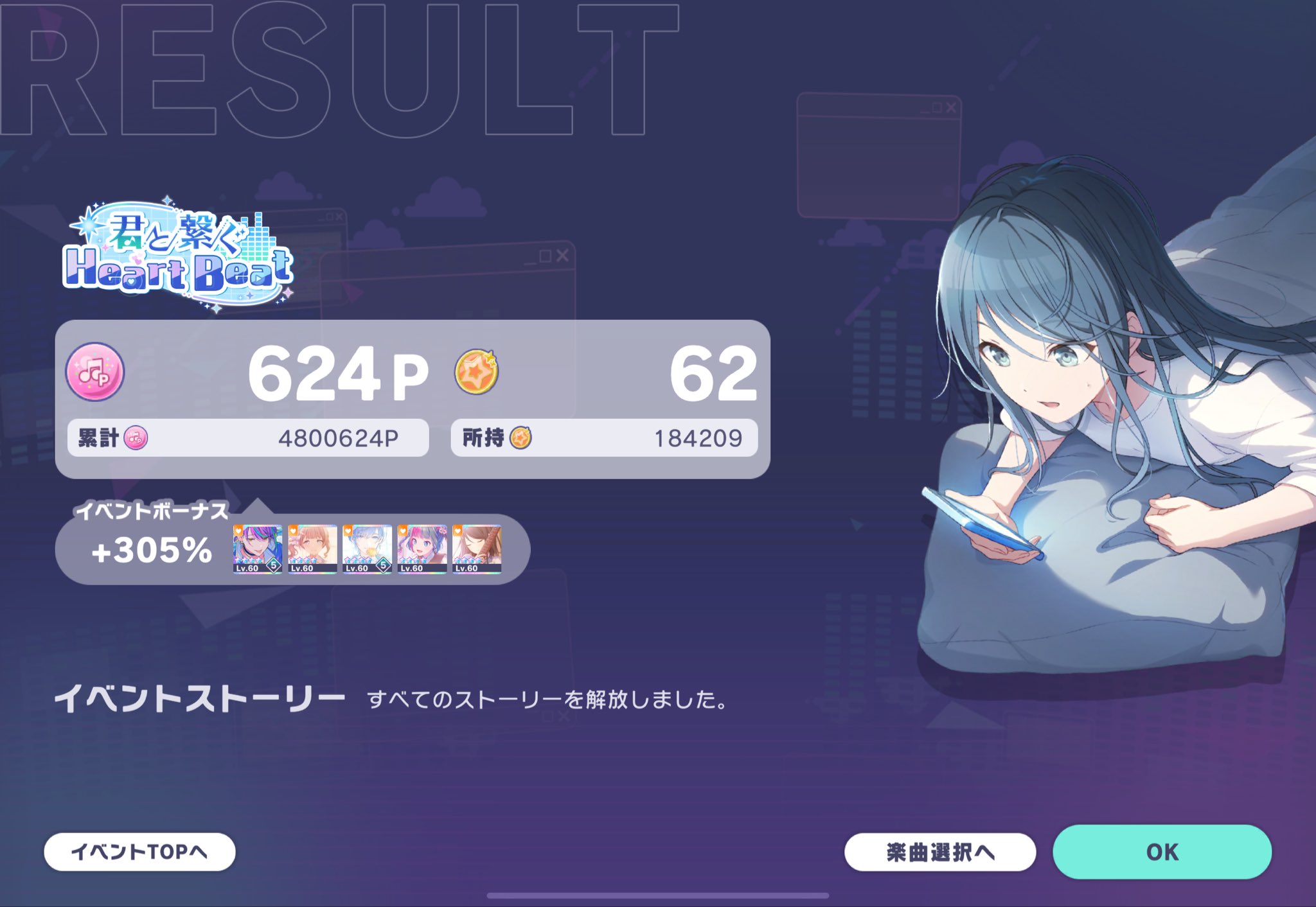
Task: Toggle the heart icon on the blue-haired card
Action: [348, 531]
